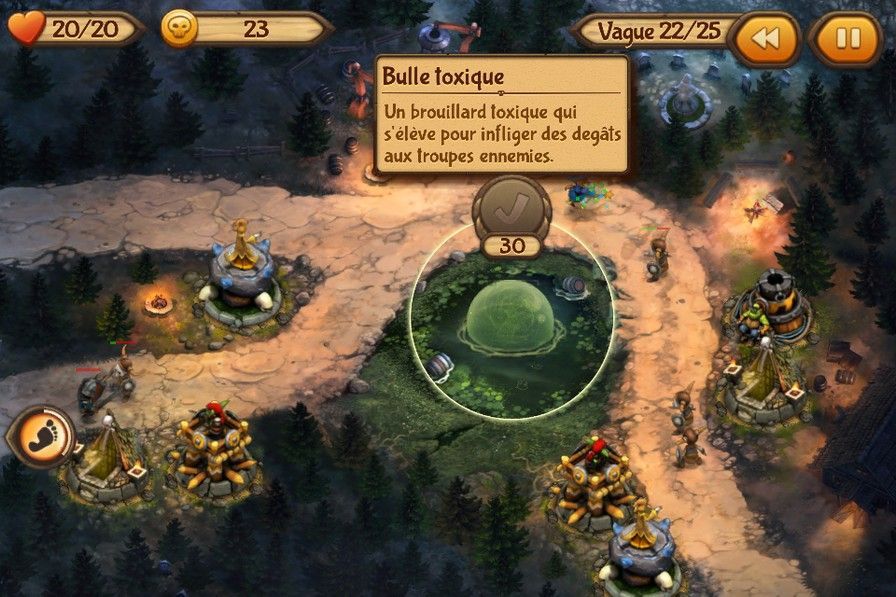Image resolution: width=896 pixels, height=597 pixels.
Task: Click the rewind speed button
Action: [766, 39]
